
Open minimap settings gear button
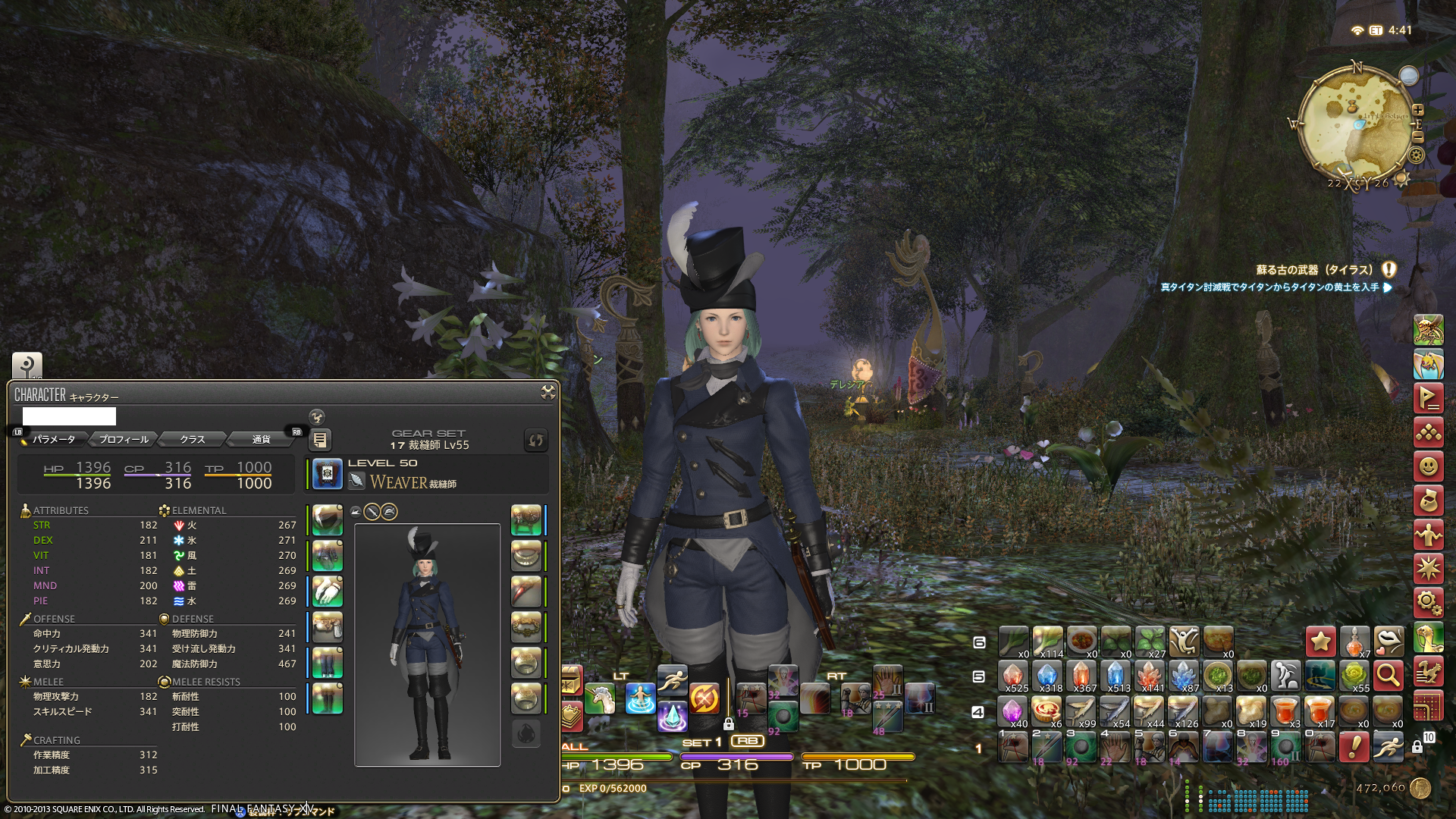[x=1416, y=155]
